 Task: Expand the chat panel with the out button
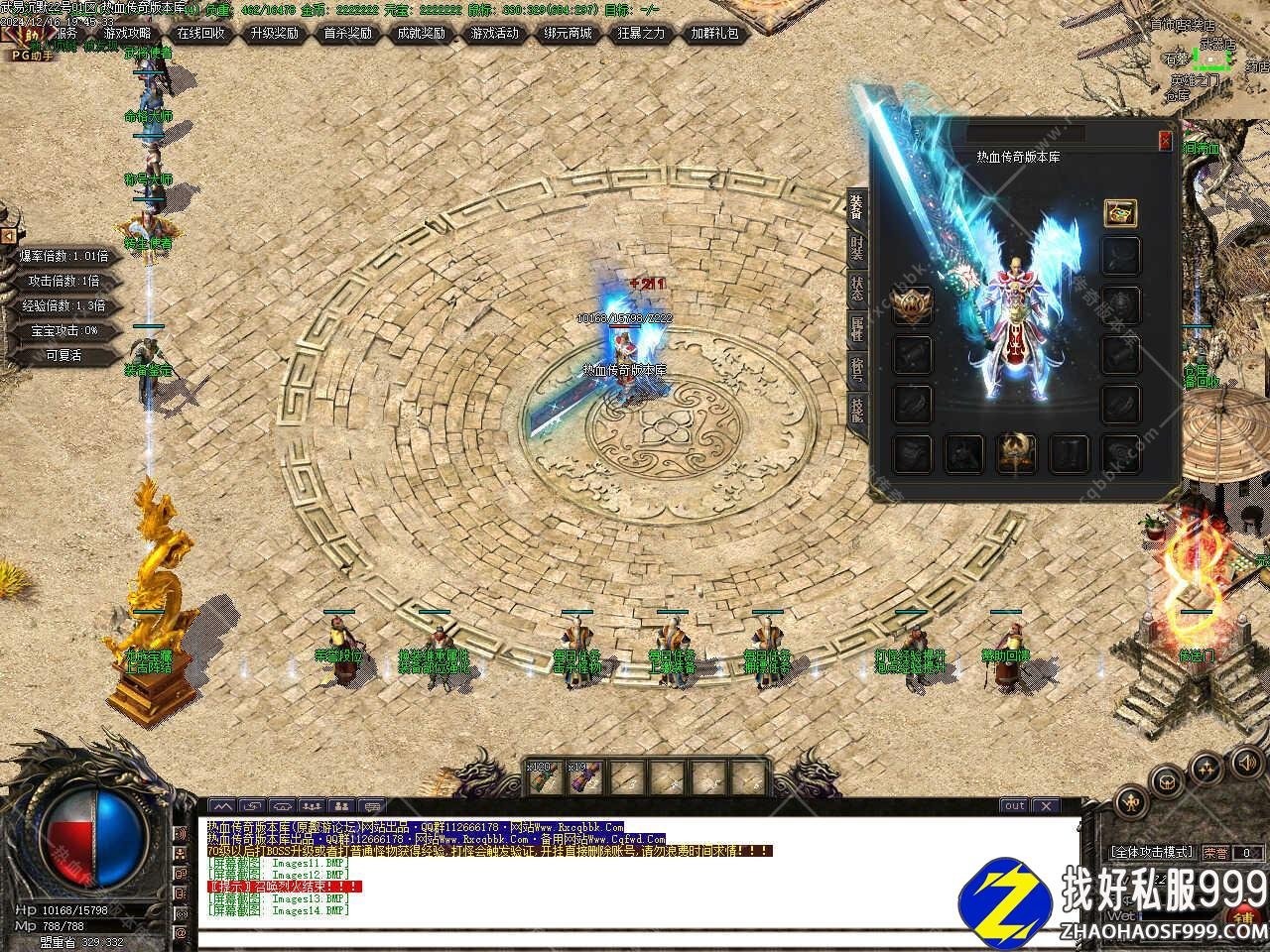(1013, 806)
